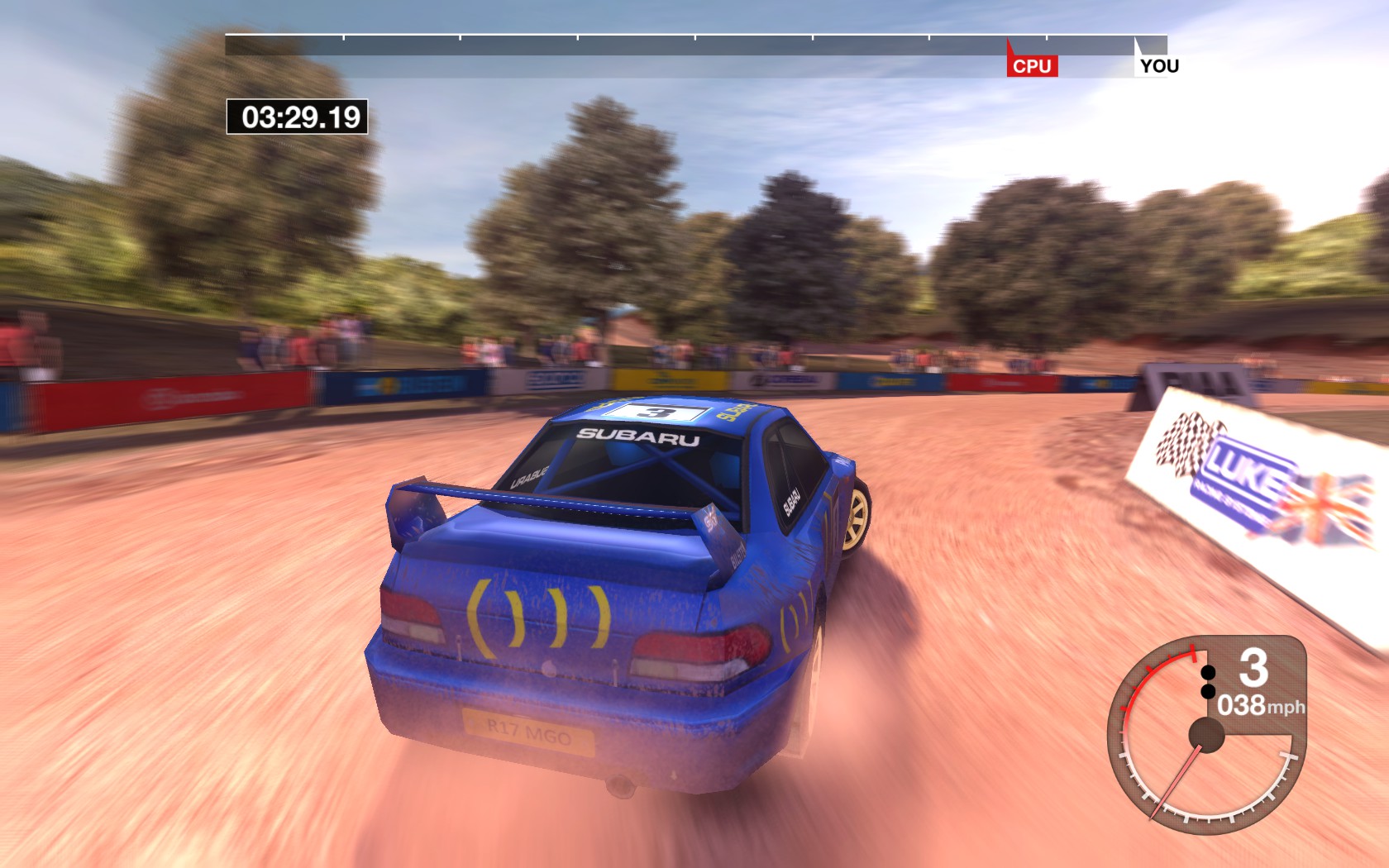The width and height of the screenshot is (1389, 868).
Task: Click the red CPU progress marker
Action: coord(1031,66)
